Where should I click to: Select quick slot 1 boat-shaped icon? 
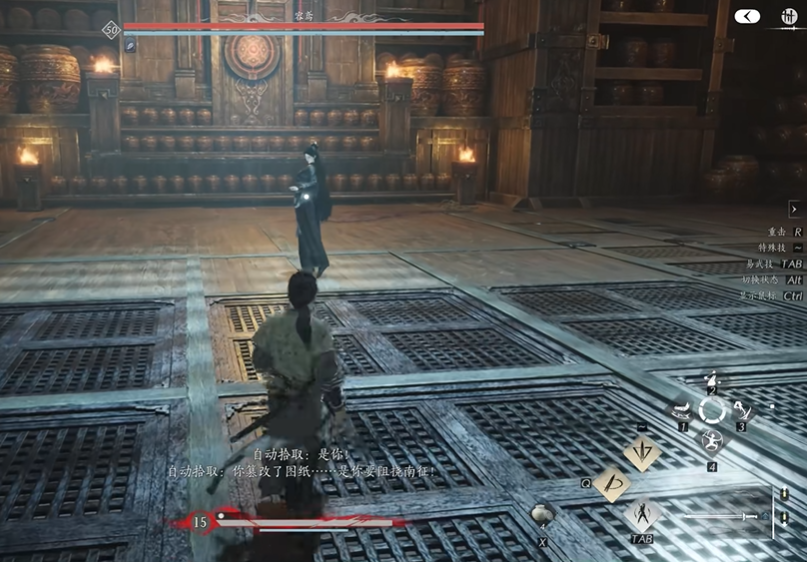[x=682, y=409]
